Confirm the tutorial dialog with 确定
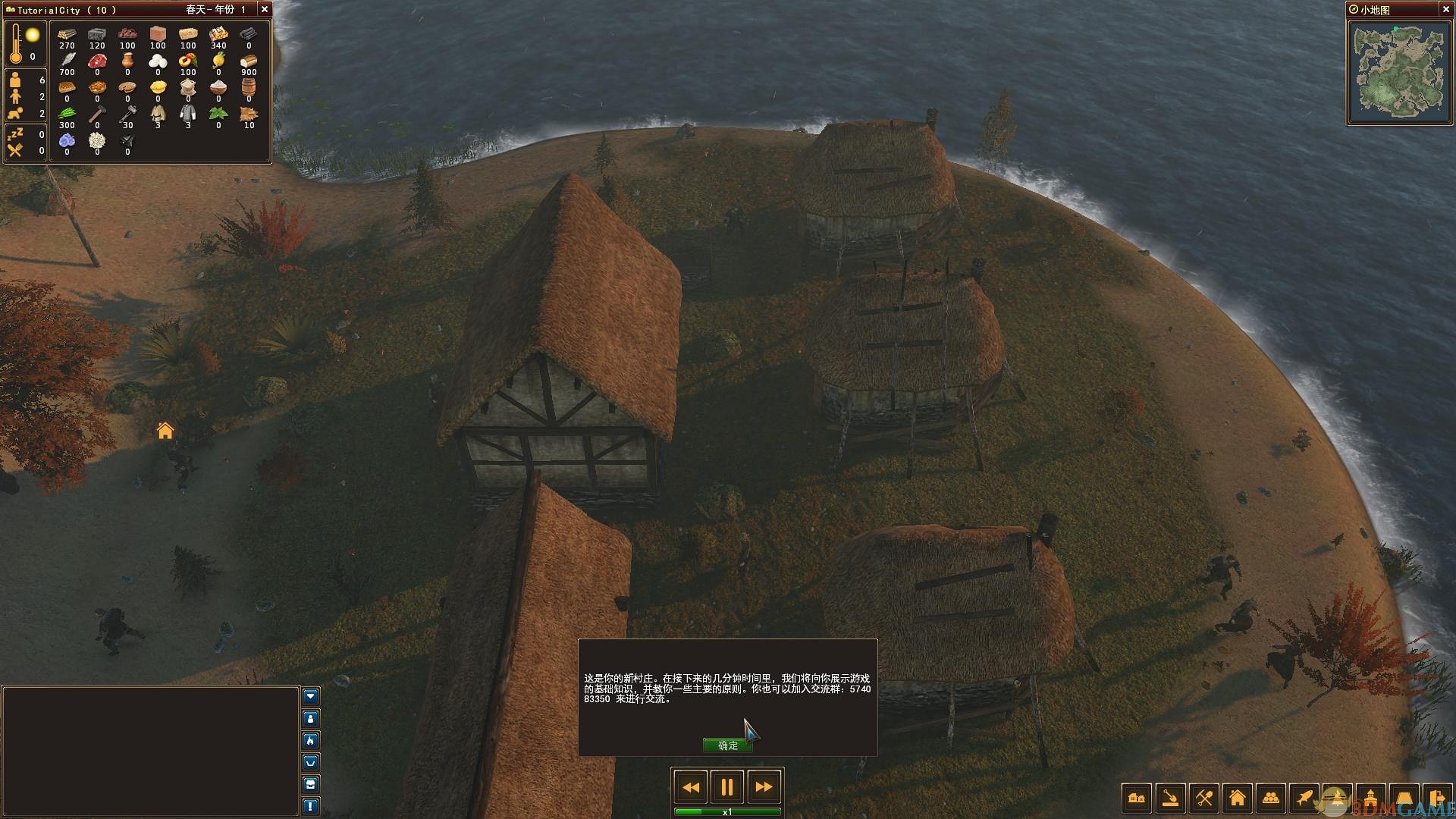Viewport: 1456px width, 819px height. pyautogui.click(x=727, y=745)
